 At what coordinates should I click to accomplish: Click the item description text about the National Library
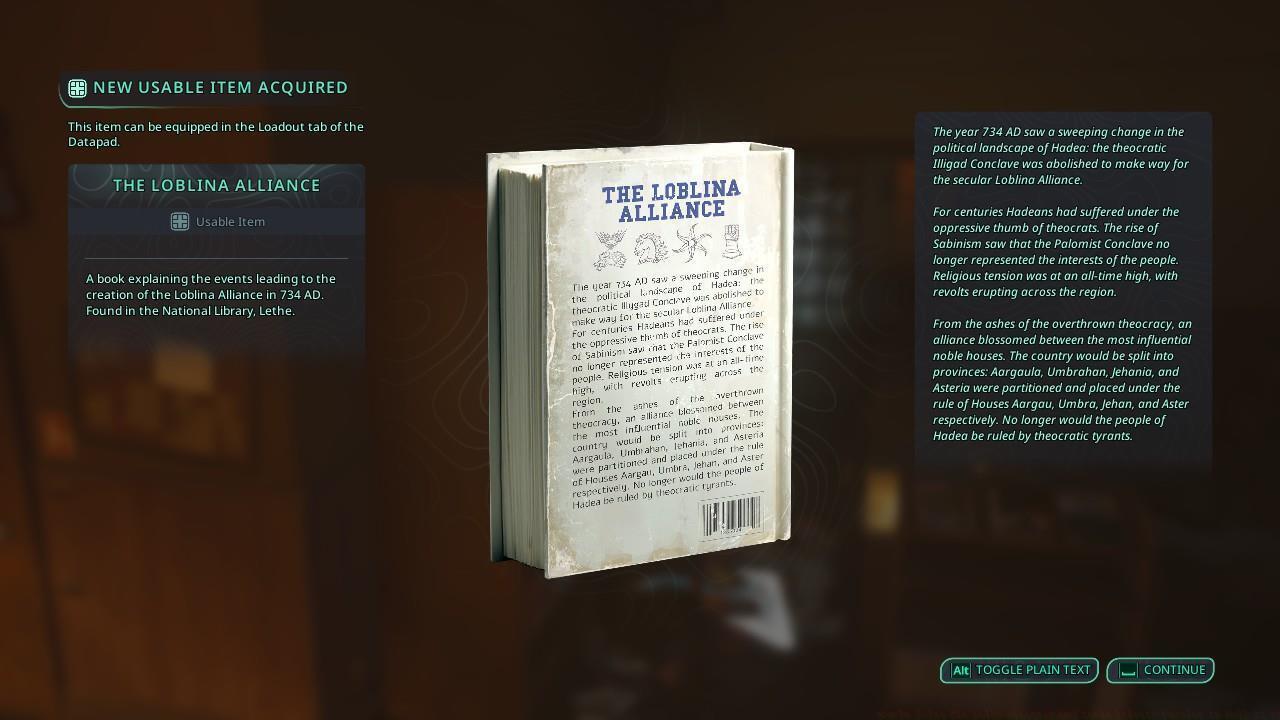pos(216,294)
